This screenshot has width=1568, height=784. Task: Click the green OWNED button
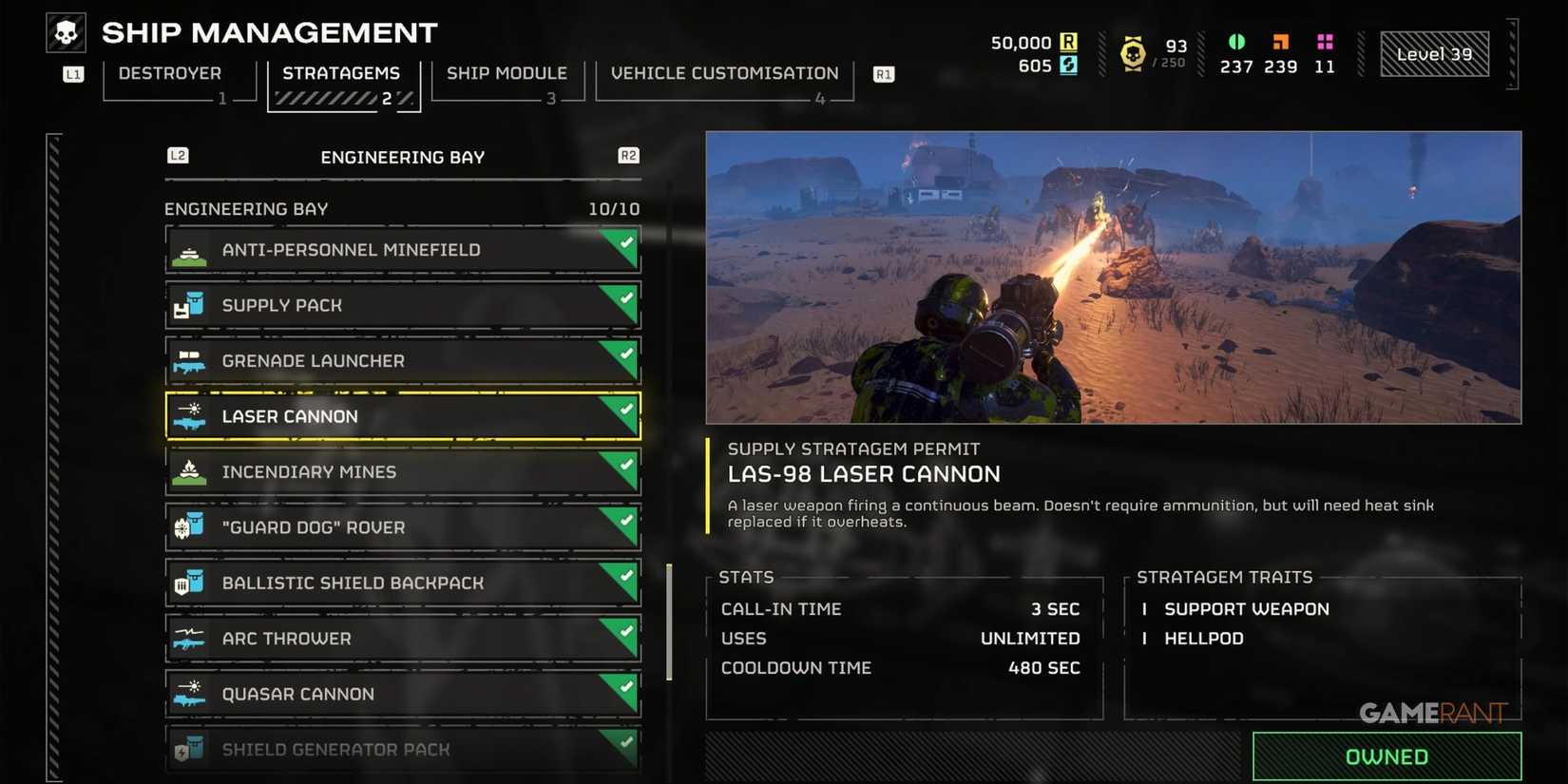pyautogui.click(x=1386, y=755)
